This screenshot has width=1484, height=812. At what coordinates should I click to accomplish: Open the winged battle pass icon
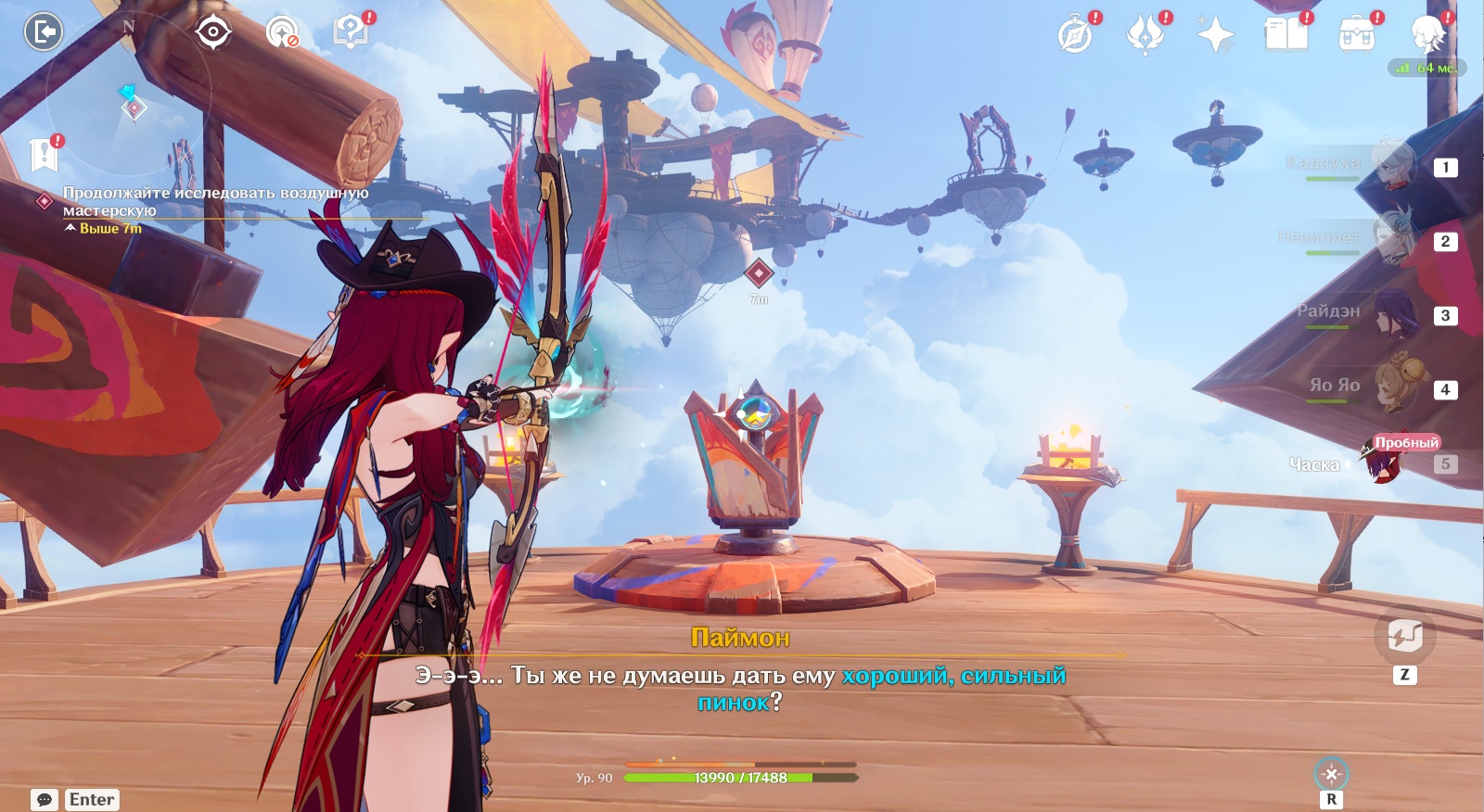coord(1145,35)
